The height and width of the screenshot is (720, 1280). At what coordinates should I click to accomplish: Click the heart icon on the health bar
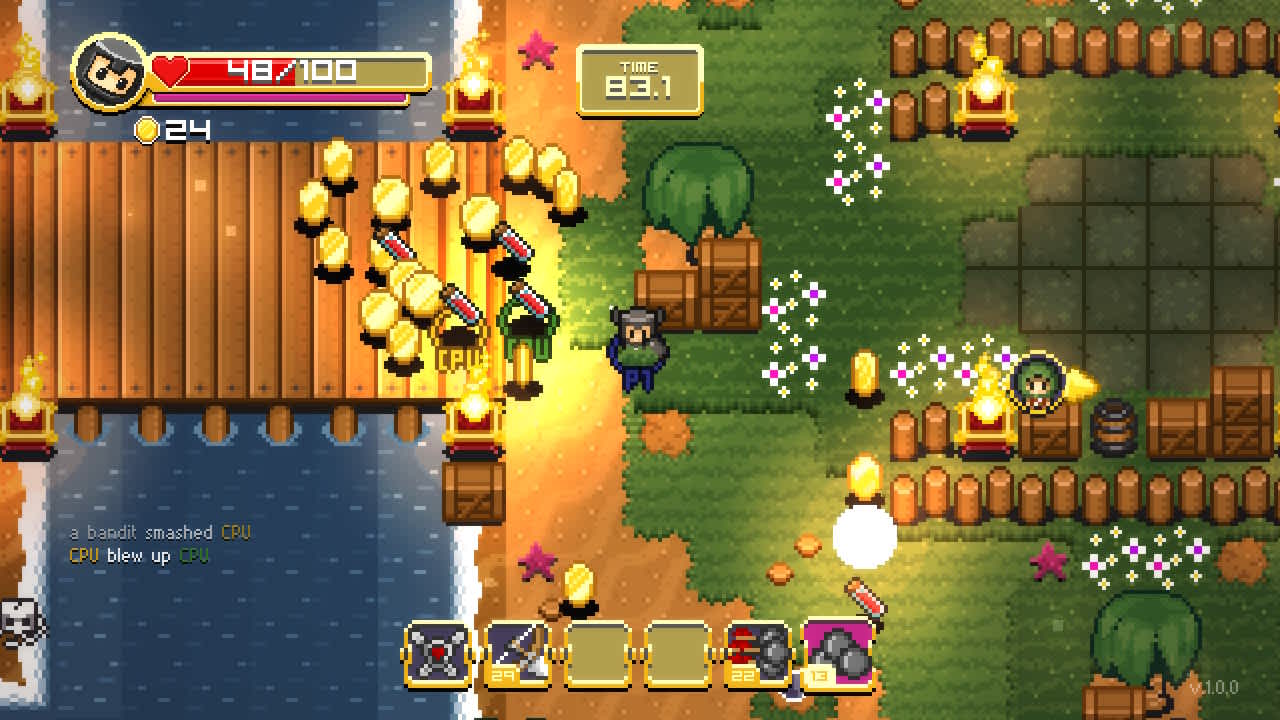(170, 69)
